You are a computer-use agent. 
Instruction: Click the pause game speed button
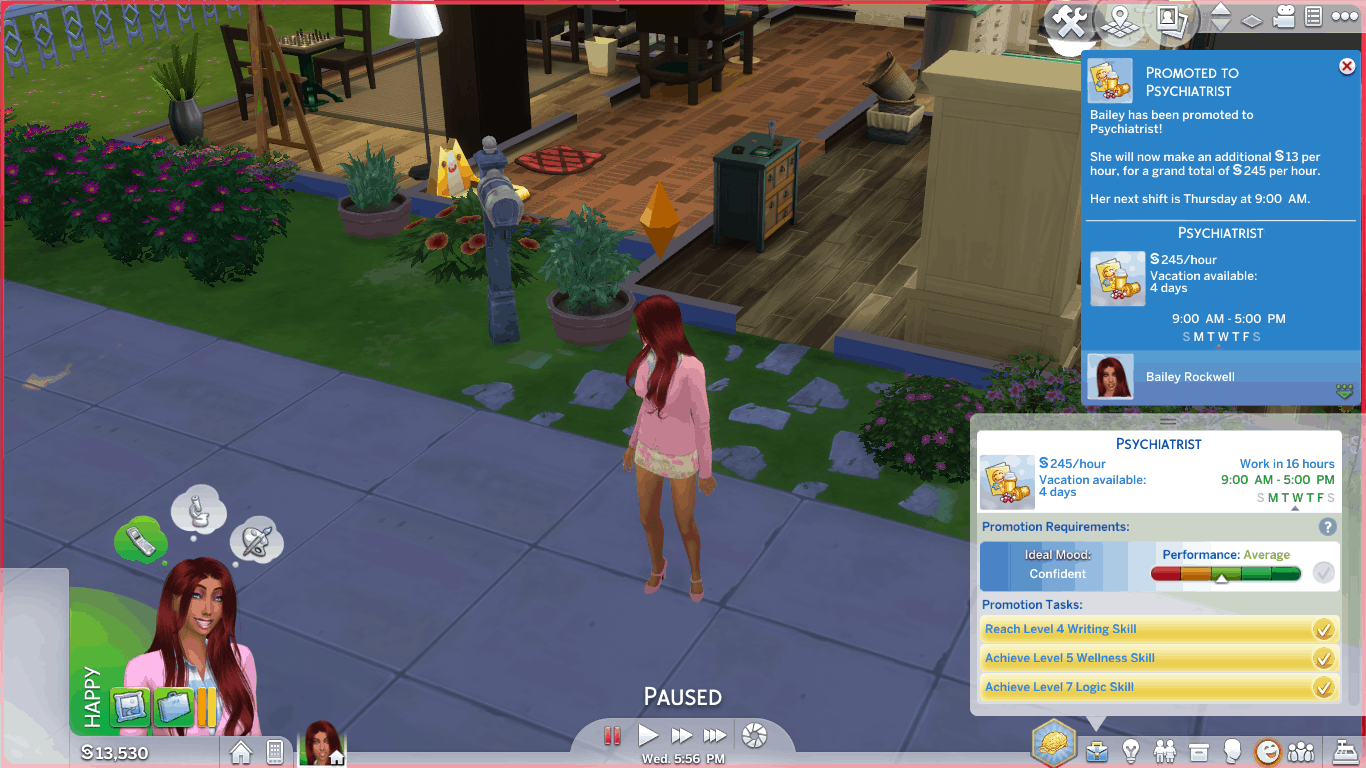pos(613,736)
